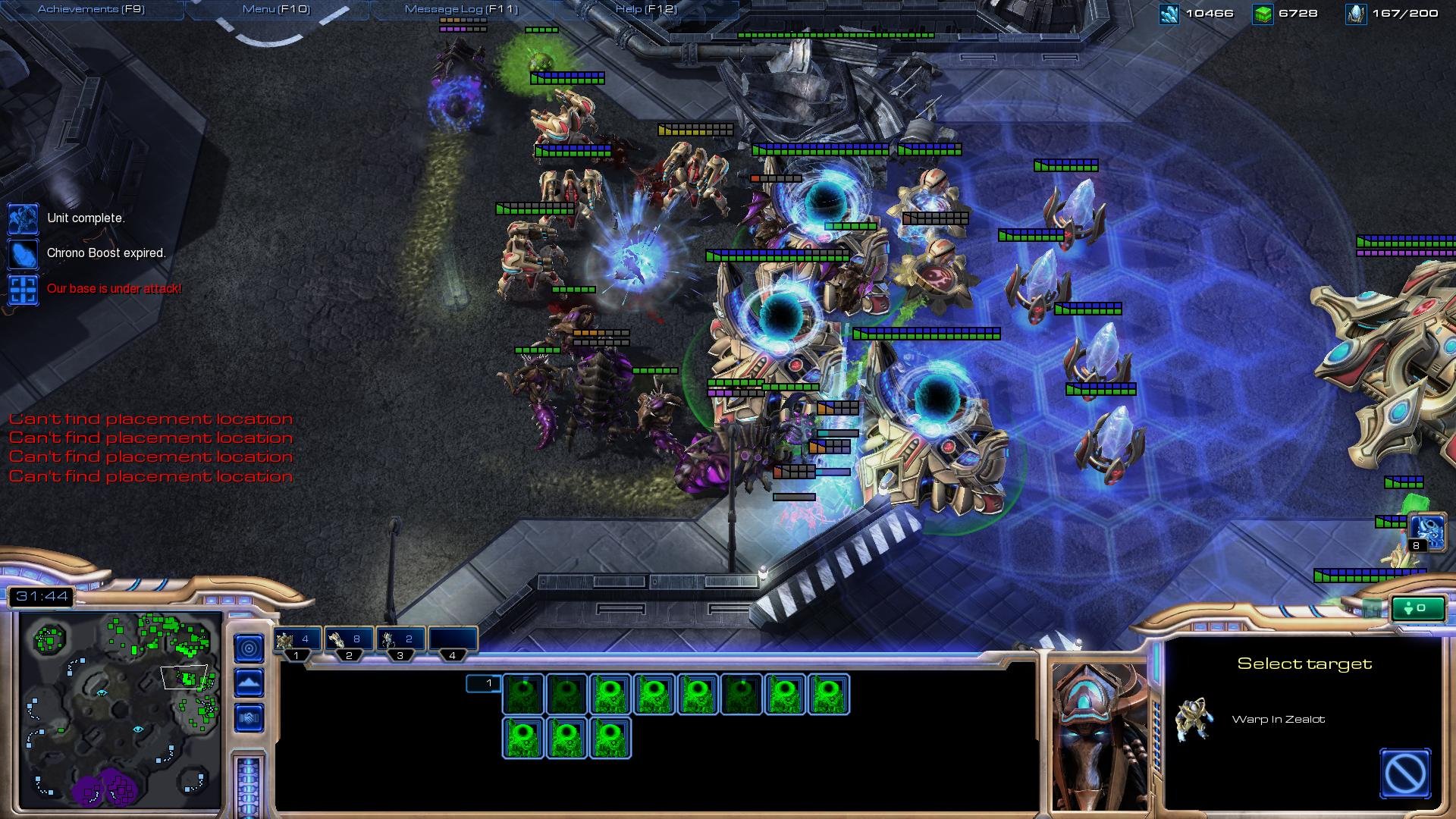
Task: Select control group 2 with eight units
Action: (349, 641)
